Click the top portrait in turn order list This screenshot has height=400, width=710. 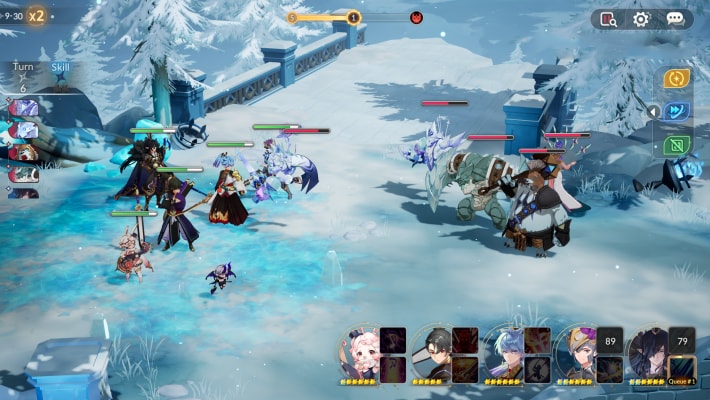point(22,107)
